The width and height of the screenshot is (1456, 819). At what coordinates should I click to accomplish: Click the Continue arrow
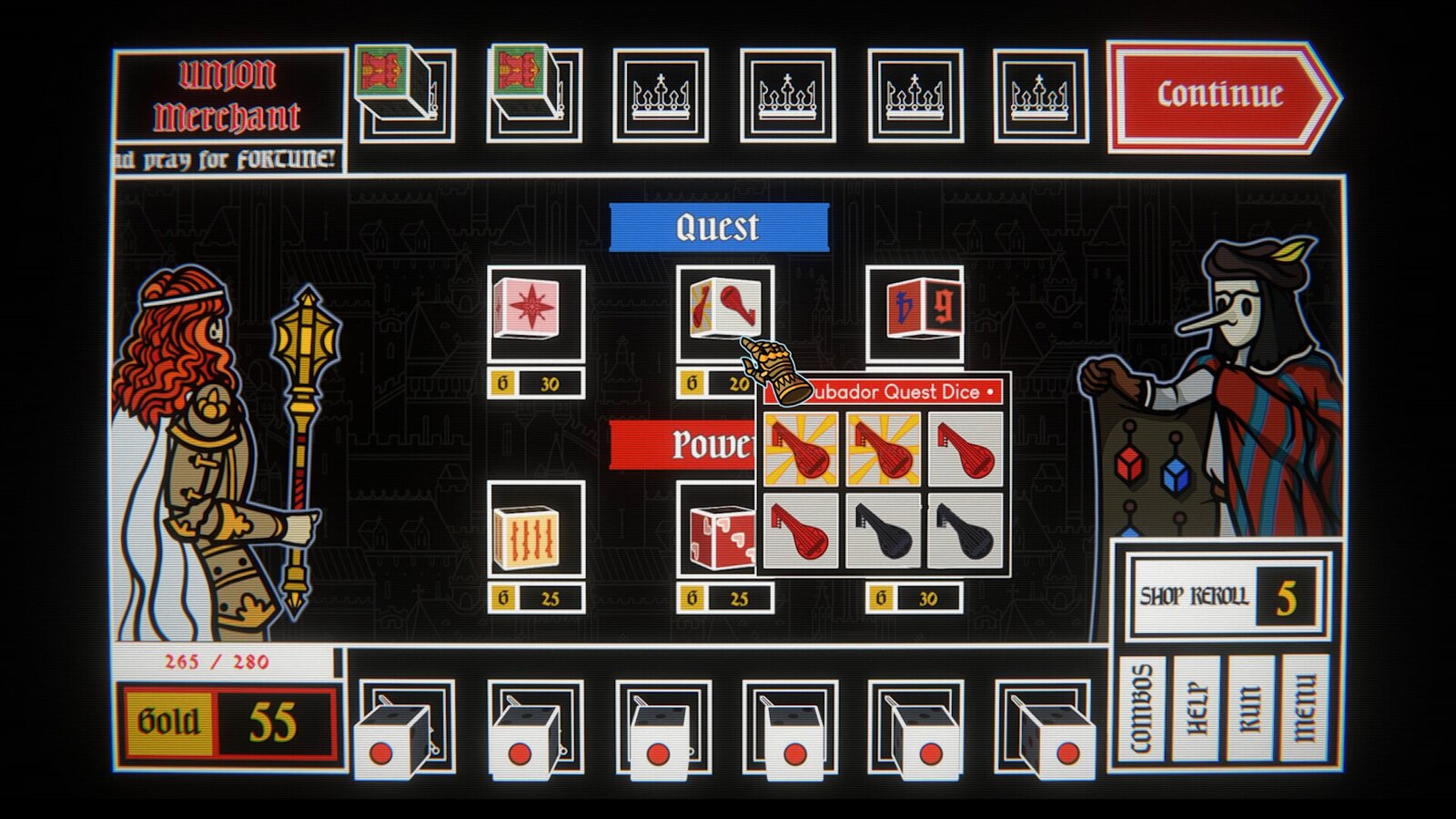tap(1219, 93)
